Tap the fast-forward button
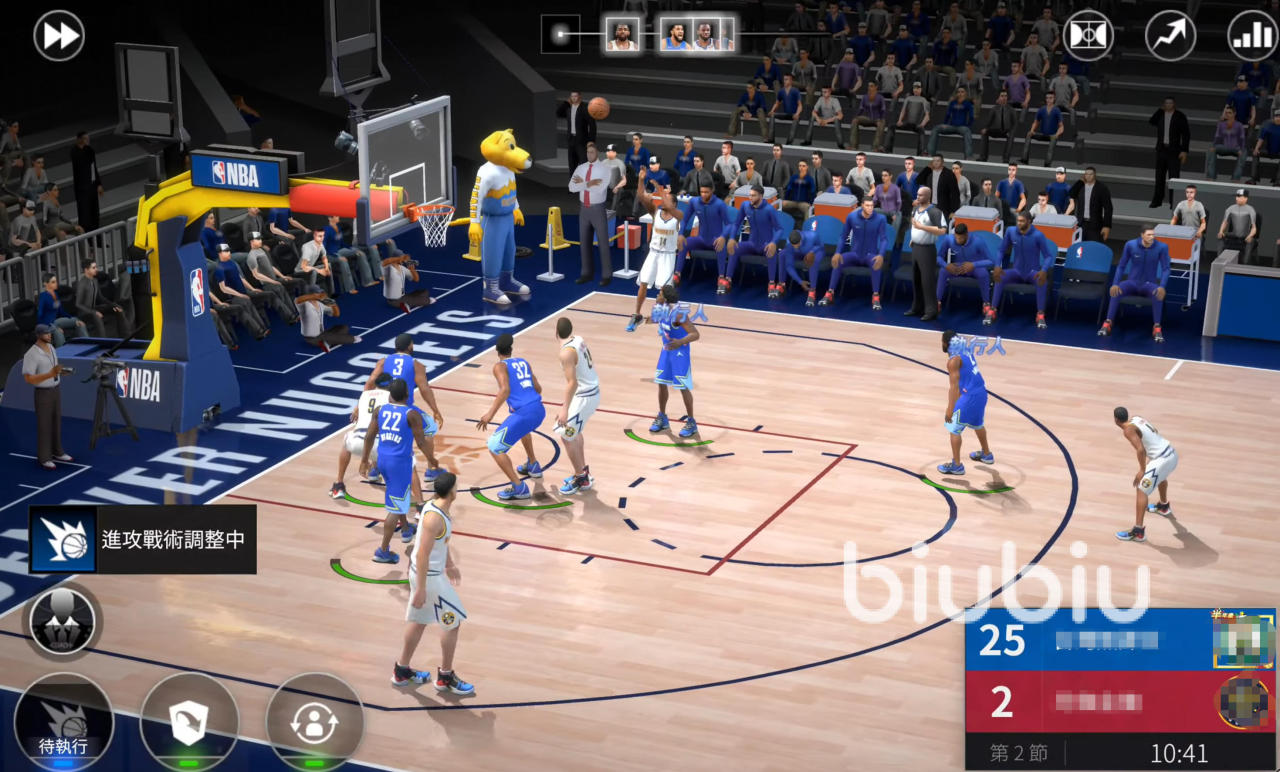The height and width of the screenshot is (772, 1280). [59, 36]
